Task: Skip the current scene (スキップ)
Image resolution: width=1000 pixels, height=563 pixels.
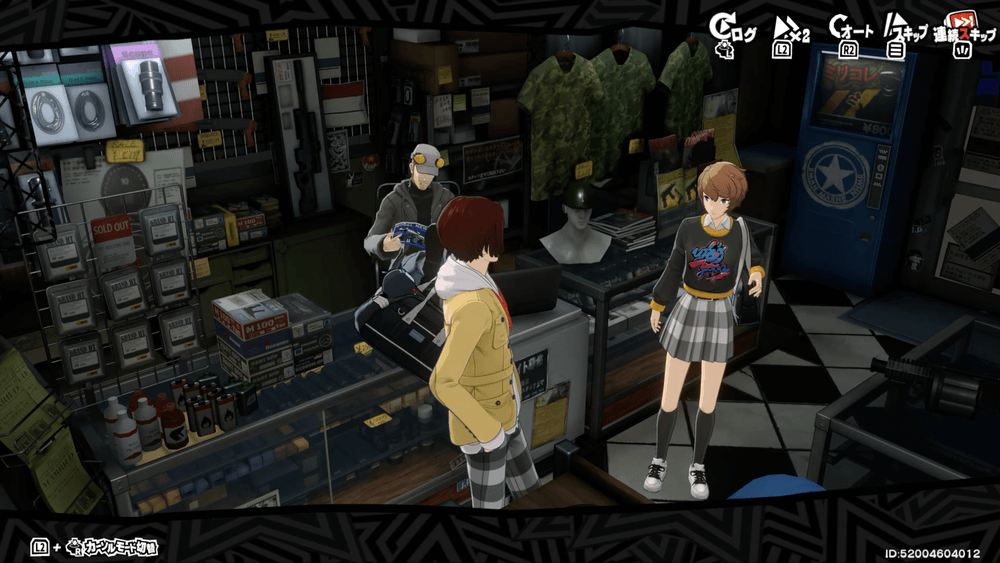Action: click(x=905, y=31)
